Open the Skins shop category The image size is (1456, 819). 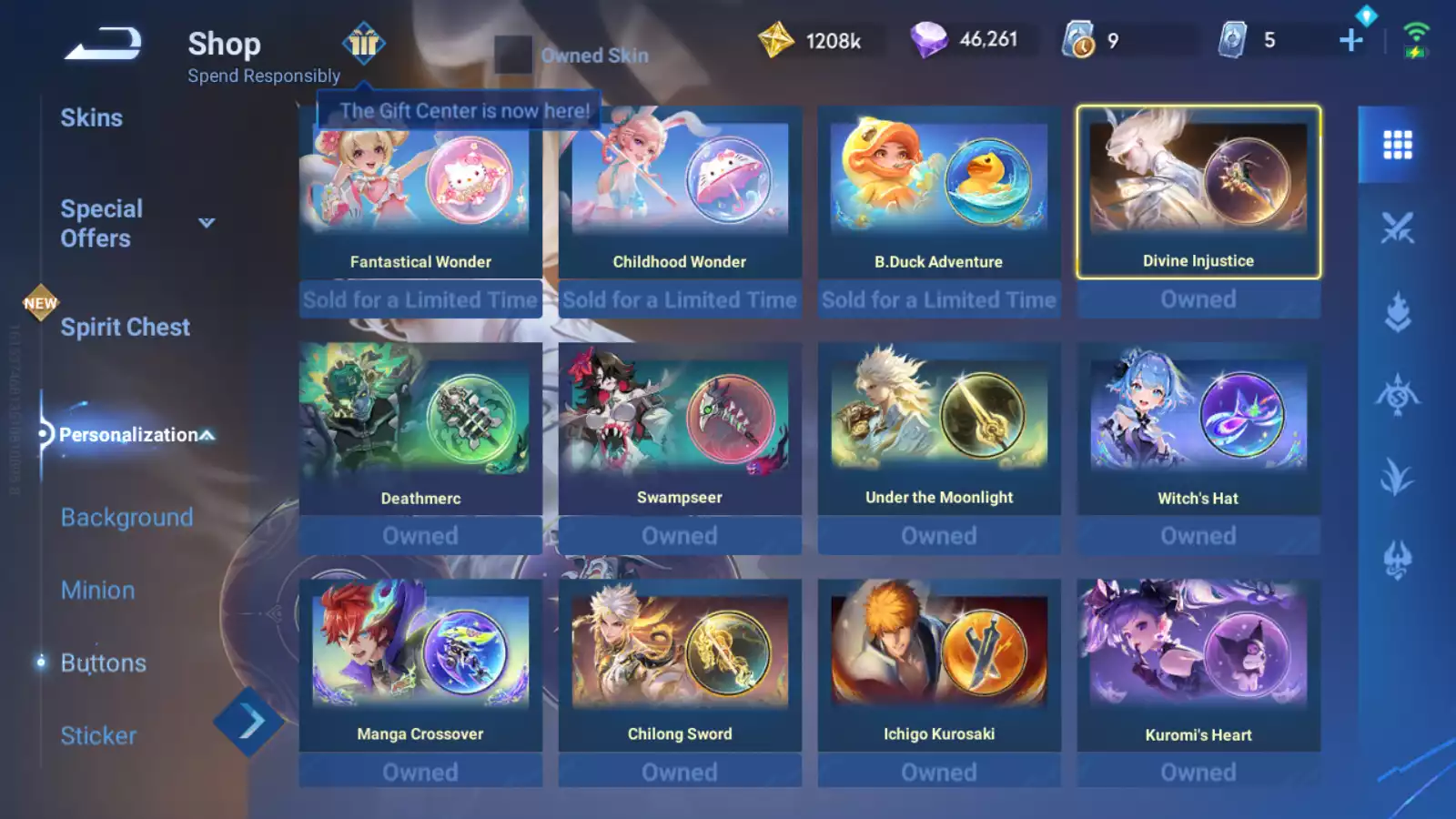pyautogui.click(x=91, y=118)
